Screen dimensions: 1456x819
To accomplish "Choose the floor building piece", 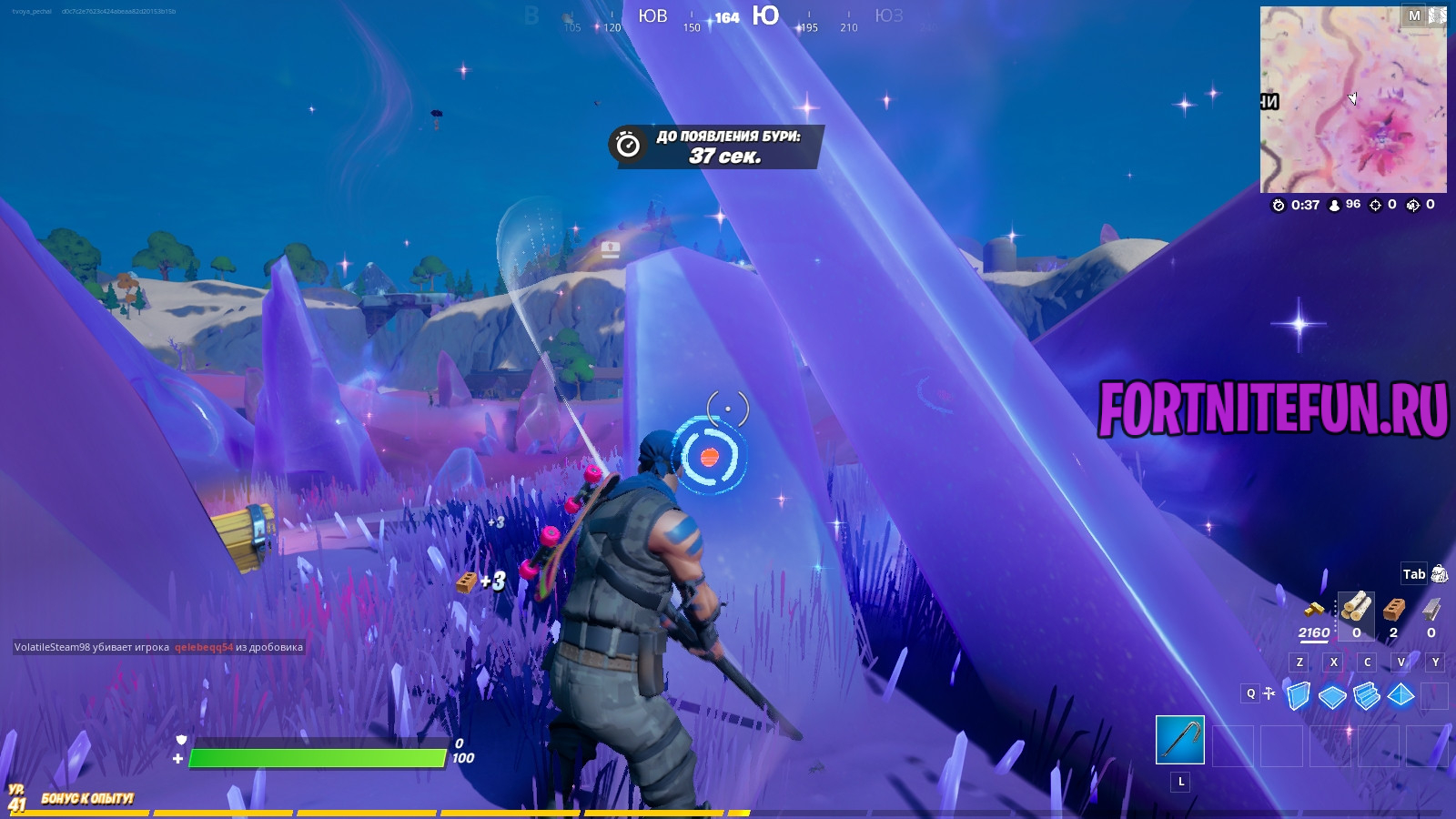I will click(x=1332, y=697).
